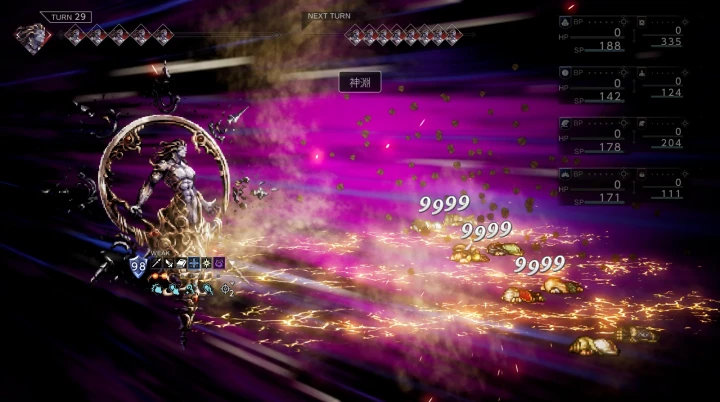Select the dagger weakness icon
The image size is (720, 402).
(x=169, y=263)
